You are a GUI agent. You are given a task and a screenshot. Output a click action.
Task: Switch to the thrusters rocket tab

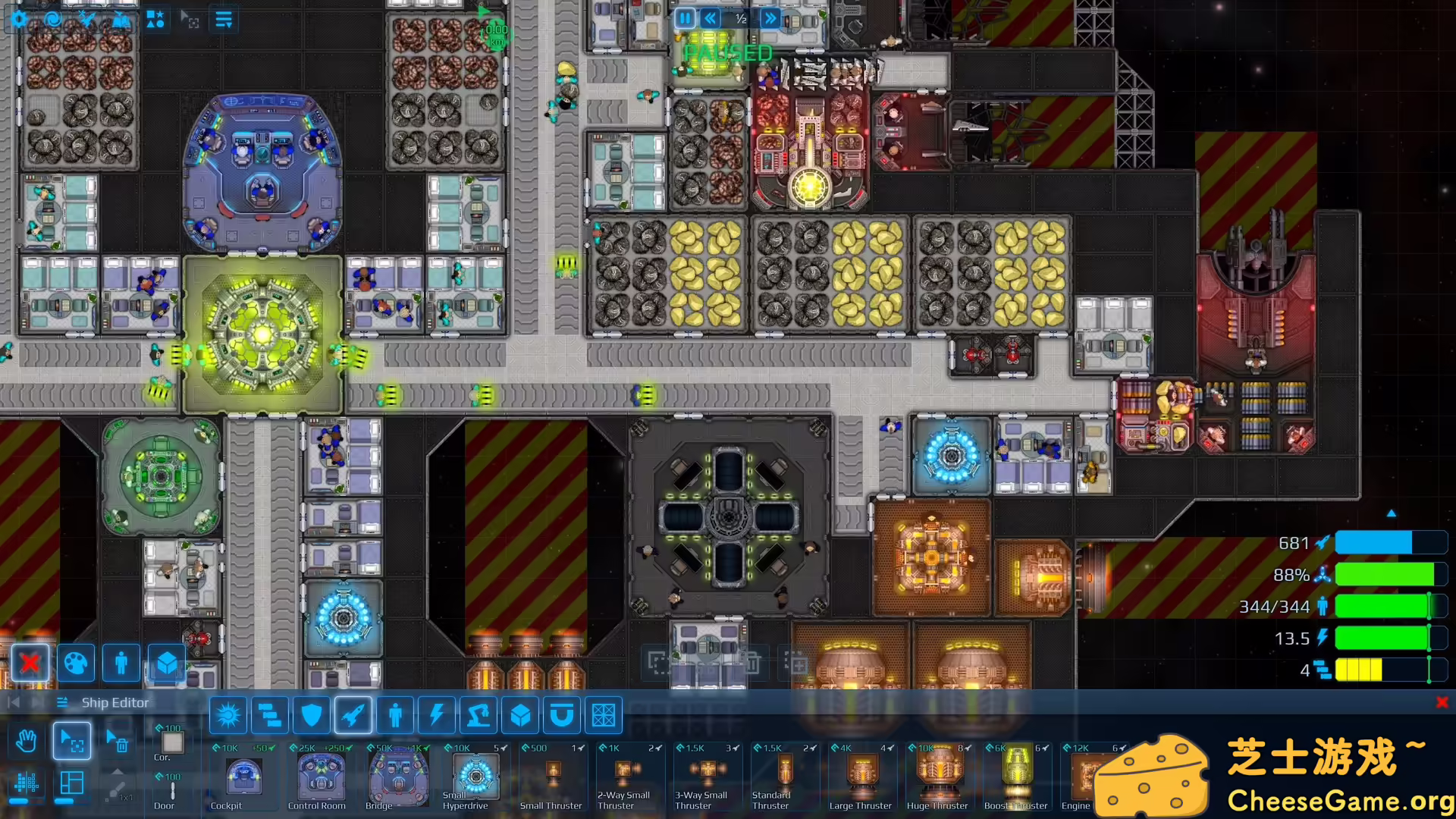(x=353, y=714)
